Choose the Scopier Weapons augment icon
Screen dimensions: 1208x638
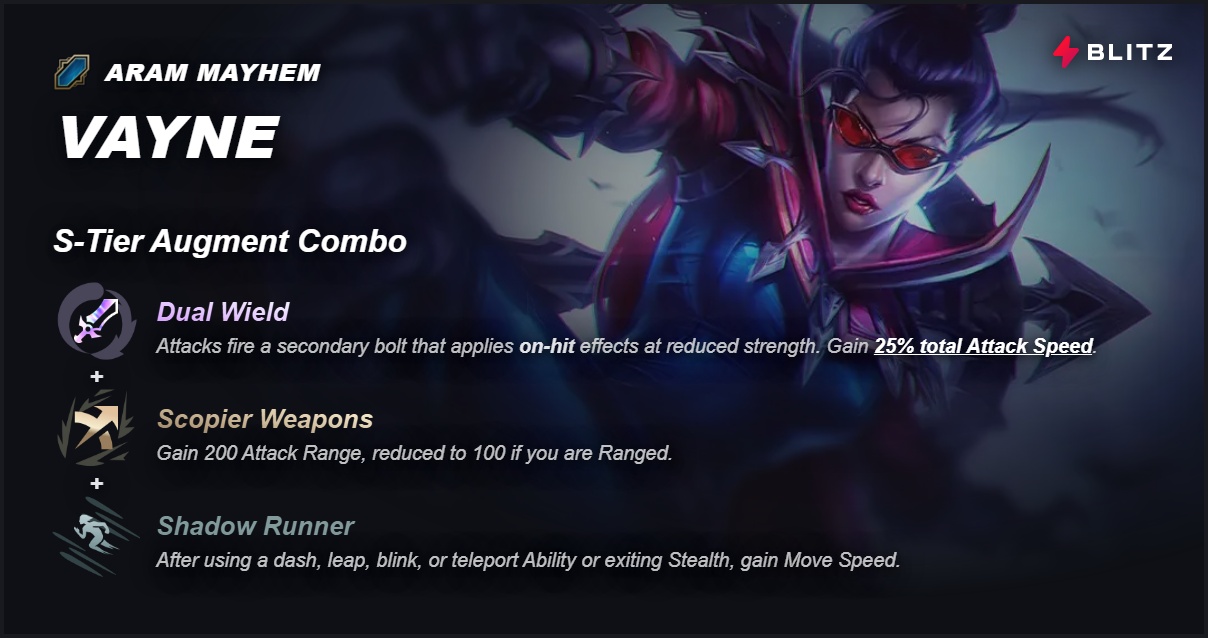[x=96, y=428]
